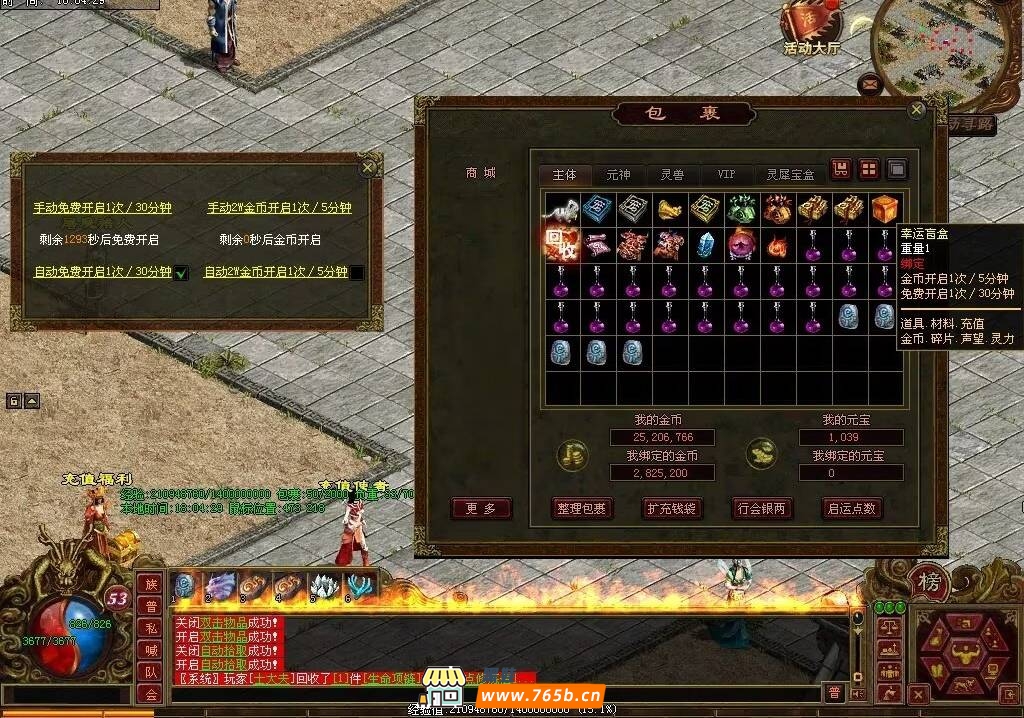Viewport: 1024px width, 718px height.
Task: Select the orange lucky blind box item
Action: click(884, 209)
